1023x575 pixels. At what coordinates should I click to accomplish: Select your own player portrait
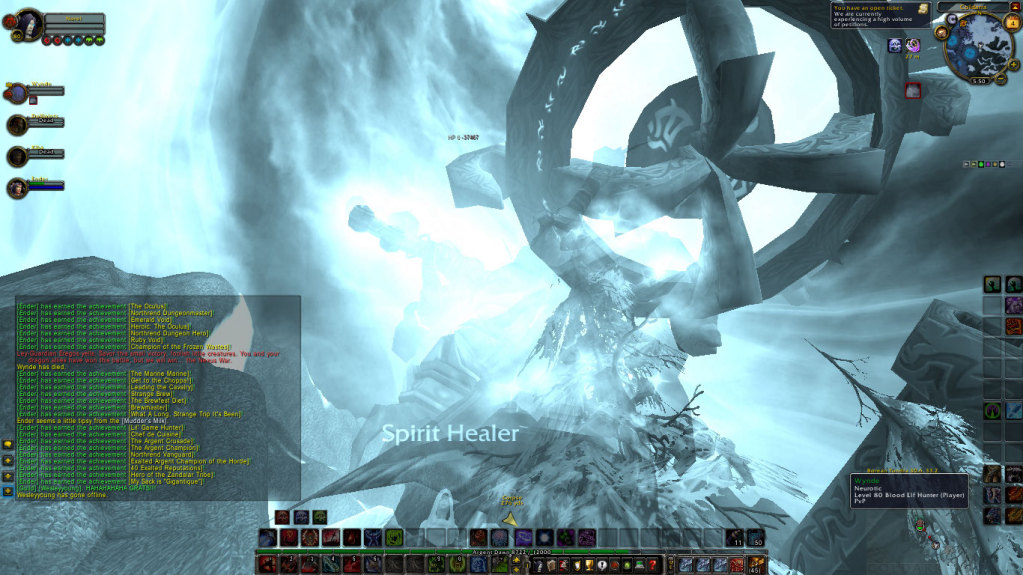tap(28, 22)
